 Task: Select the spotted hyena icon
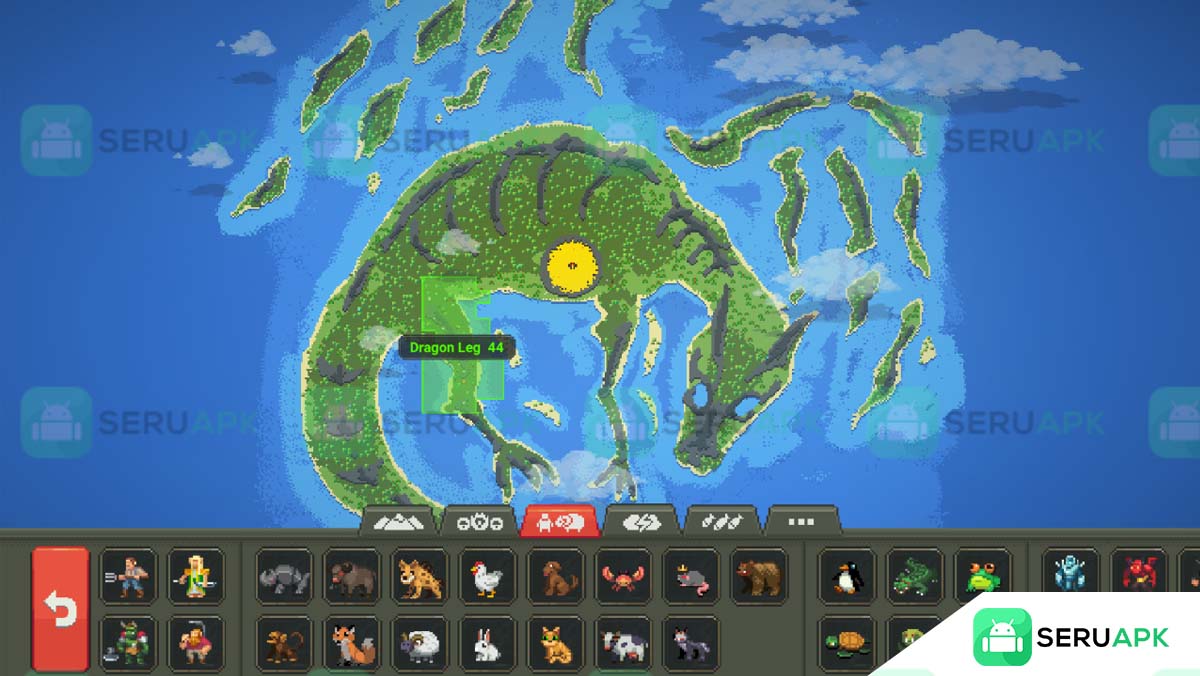point(419,576)
